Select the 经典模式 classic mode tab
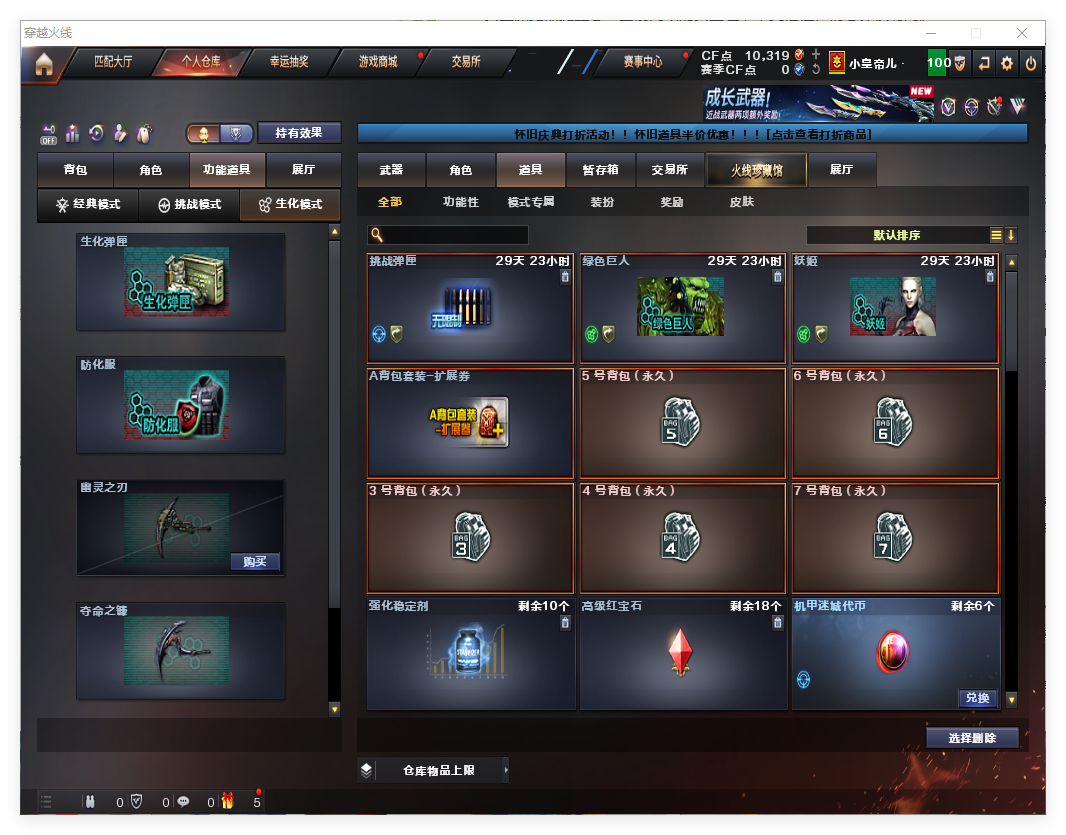Viewport: 1066px width, 835px height. coord(88,205)
